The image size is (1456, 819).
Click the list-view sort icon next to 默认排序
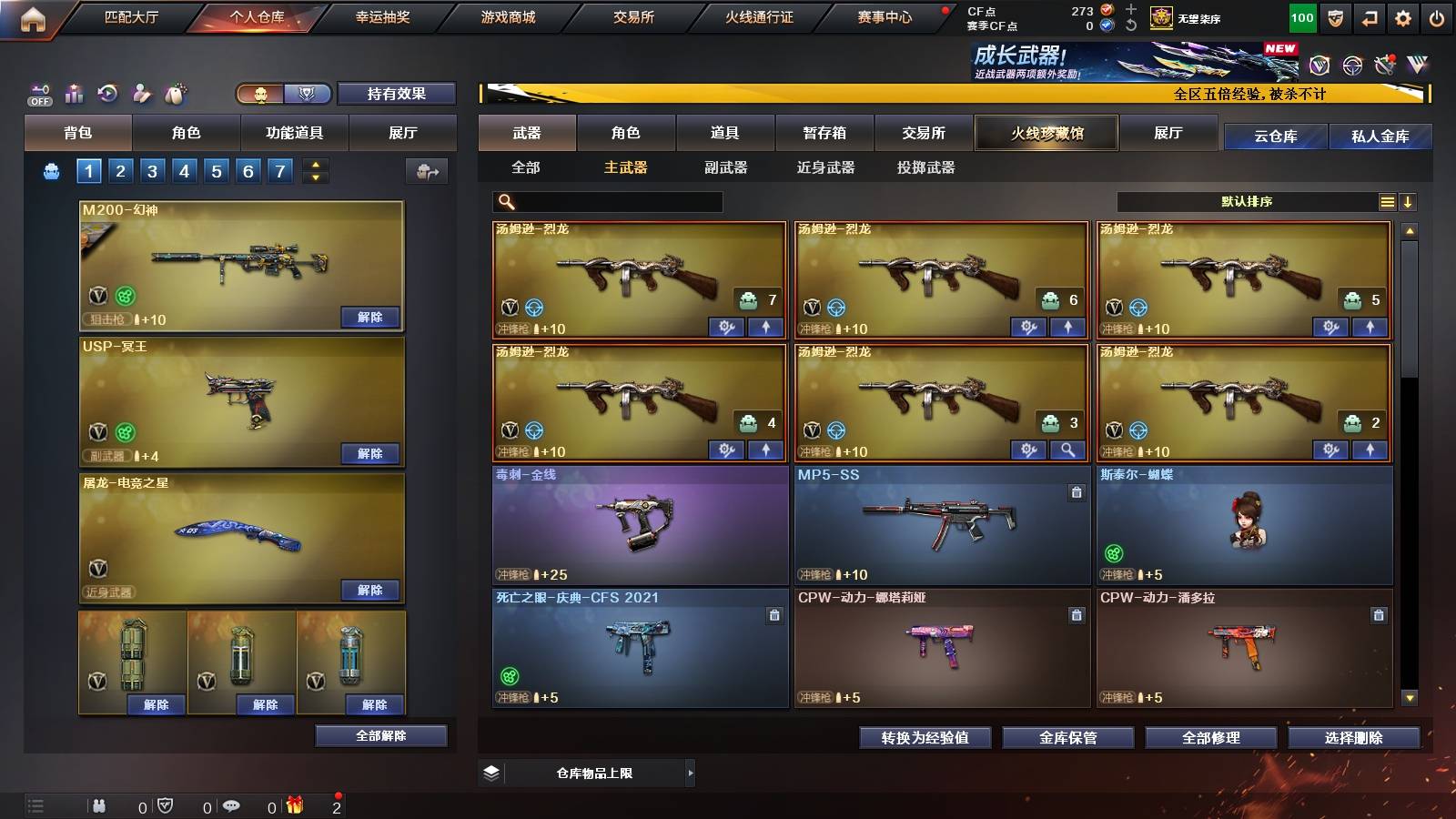pyautogui.click(x=1387, y=201)
